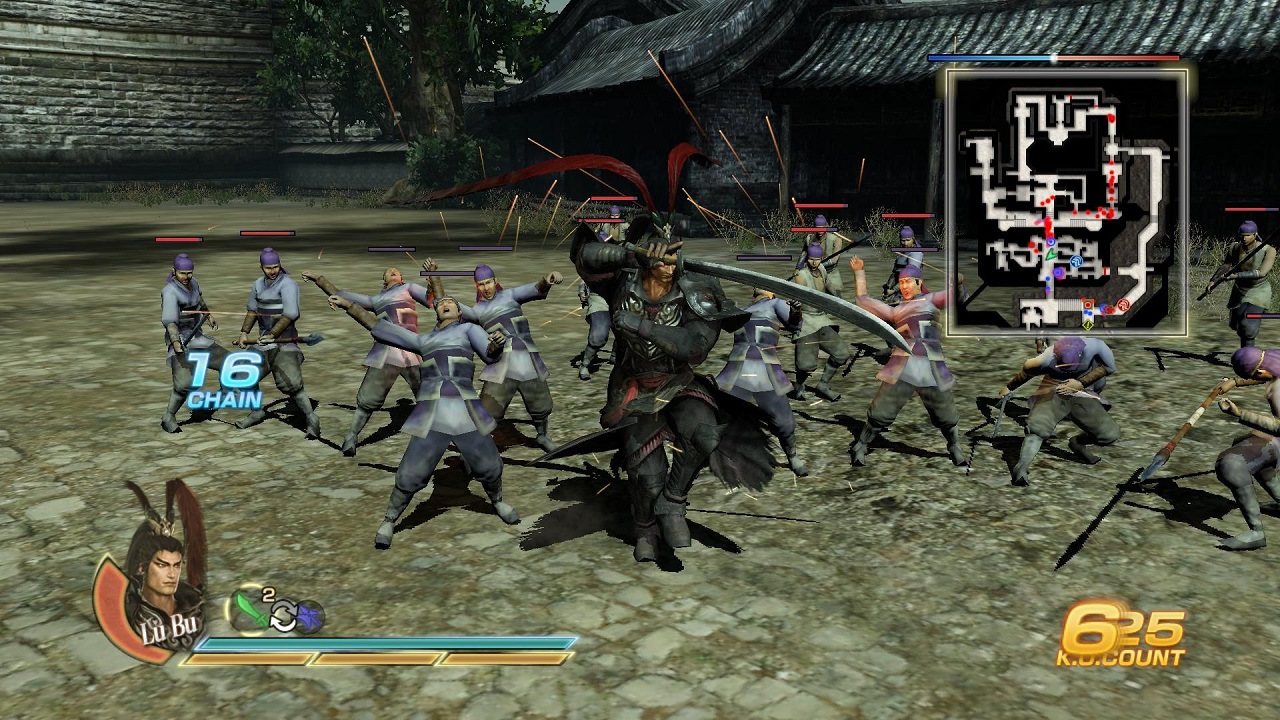Choose the blue secondary weapon icon
Image resolution: width=1280 pixels, height=720 pixels.
click(310, 617)
